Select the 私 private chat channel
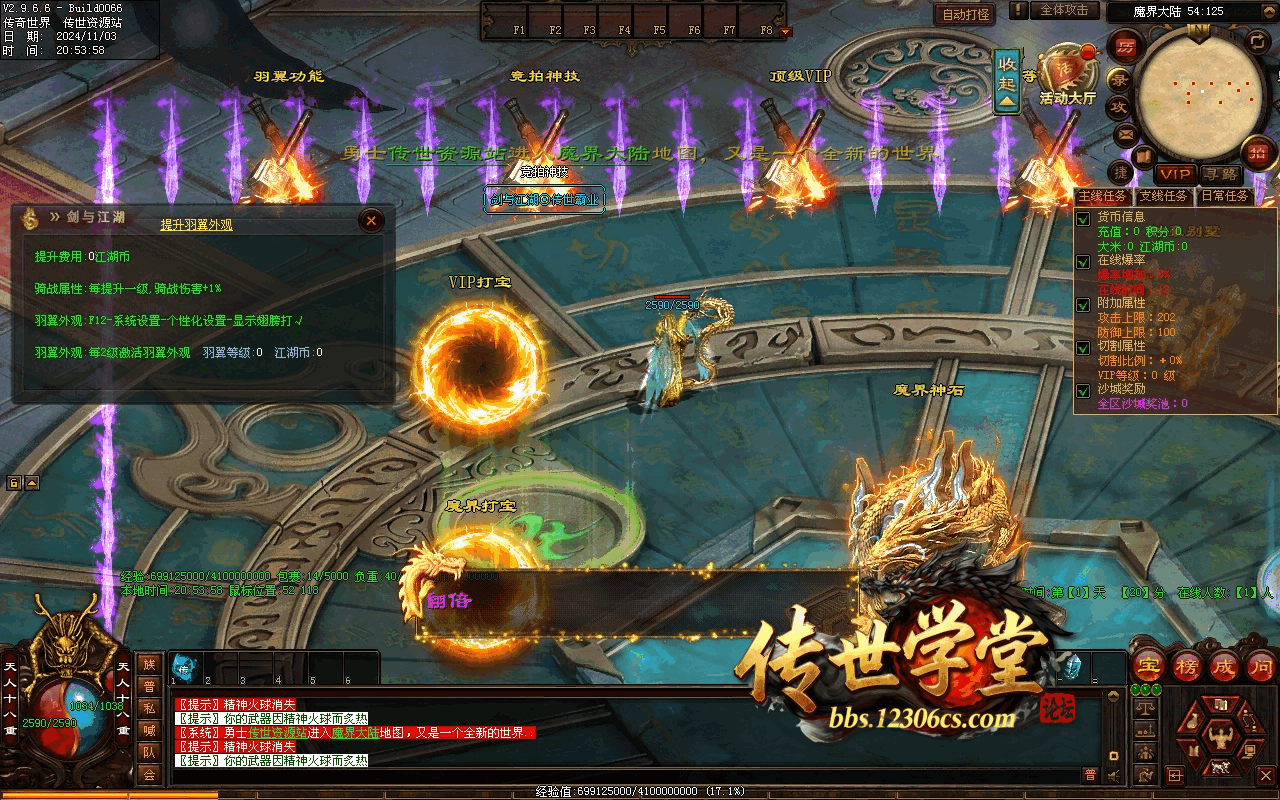 pyautogui.click(x=149, y=707)
